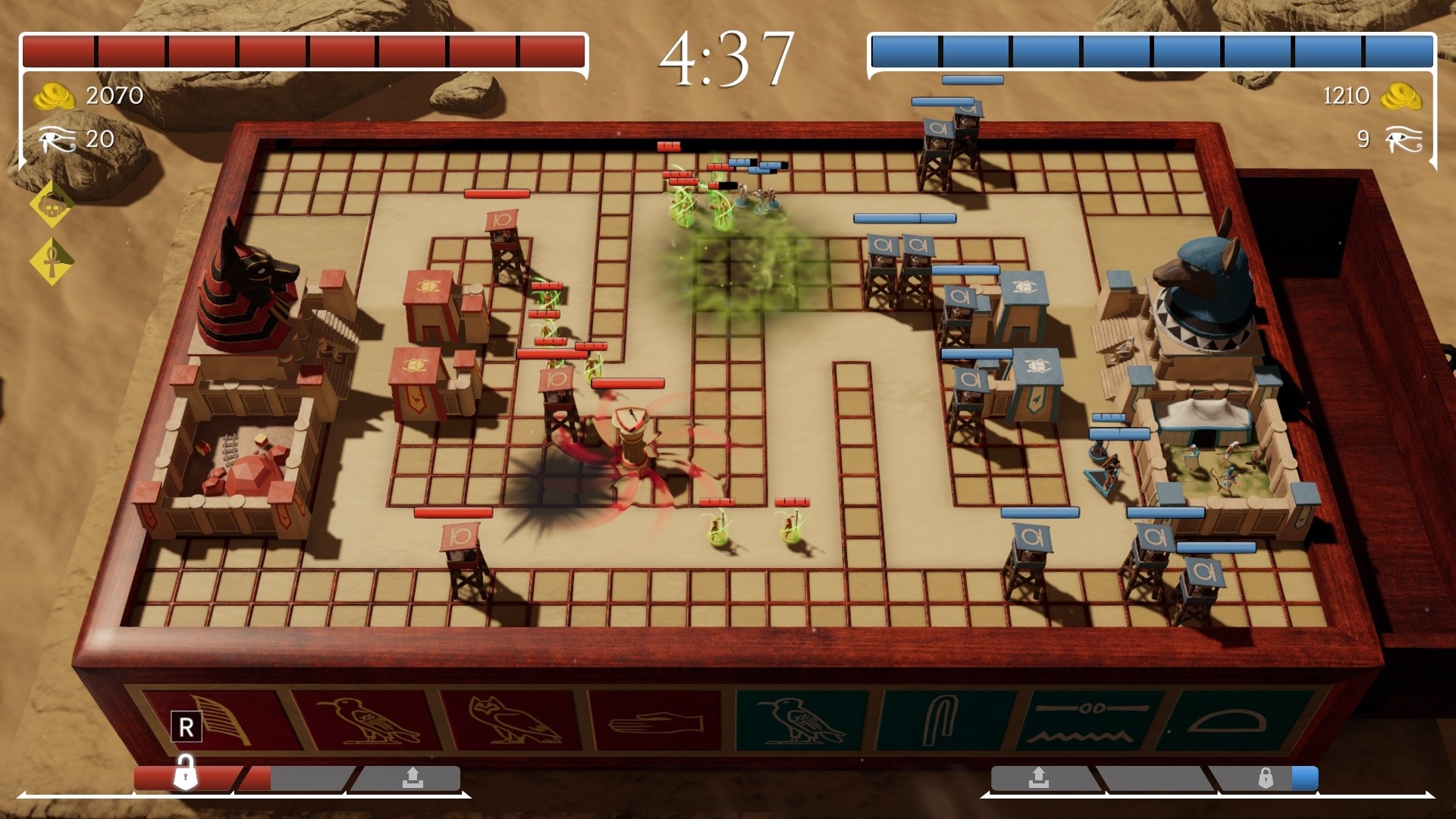Open the blue team's upload slot
Image resolution: width=1456 pixels, height=819 pixels.
click(x=1040, y=777)
